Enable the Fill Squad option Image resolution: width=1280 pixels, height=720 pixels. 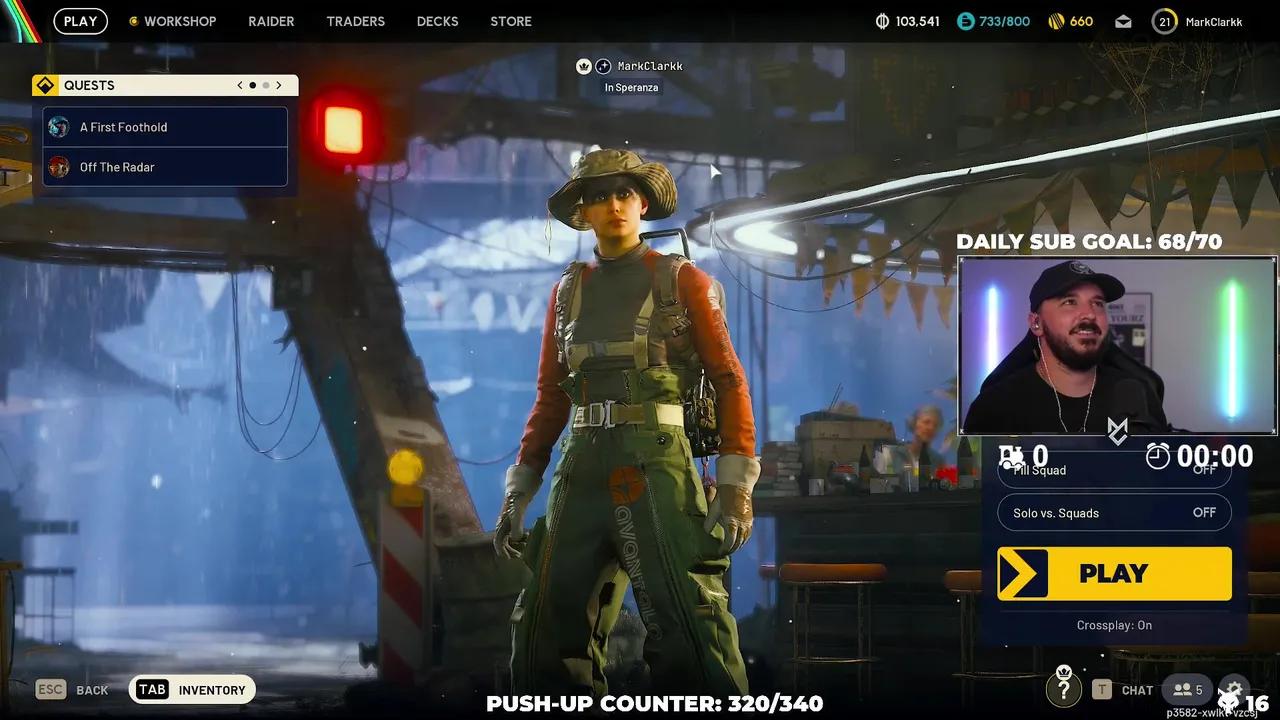(1114, 470)
